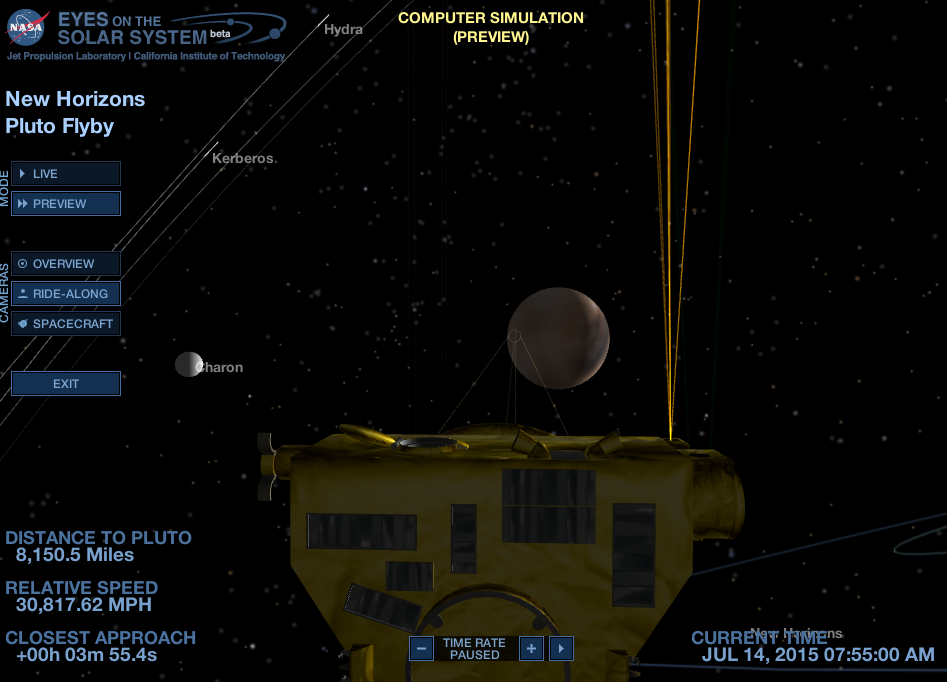Switch to LIVE mode

tap(66, 174)
